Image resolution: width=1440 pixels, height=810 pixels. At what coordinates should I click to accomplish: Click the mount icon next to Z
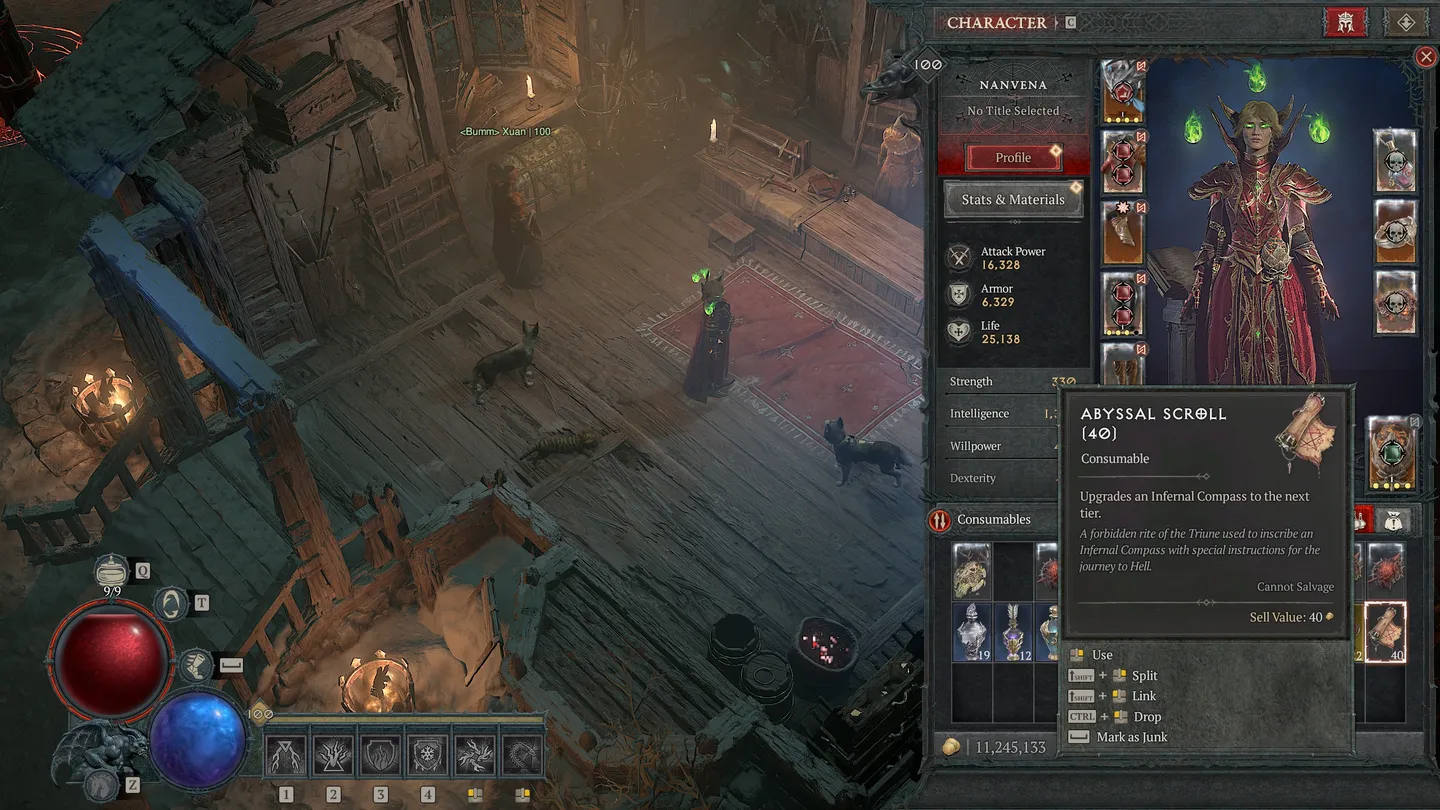point(100,785)
